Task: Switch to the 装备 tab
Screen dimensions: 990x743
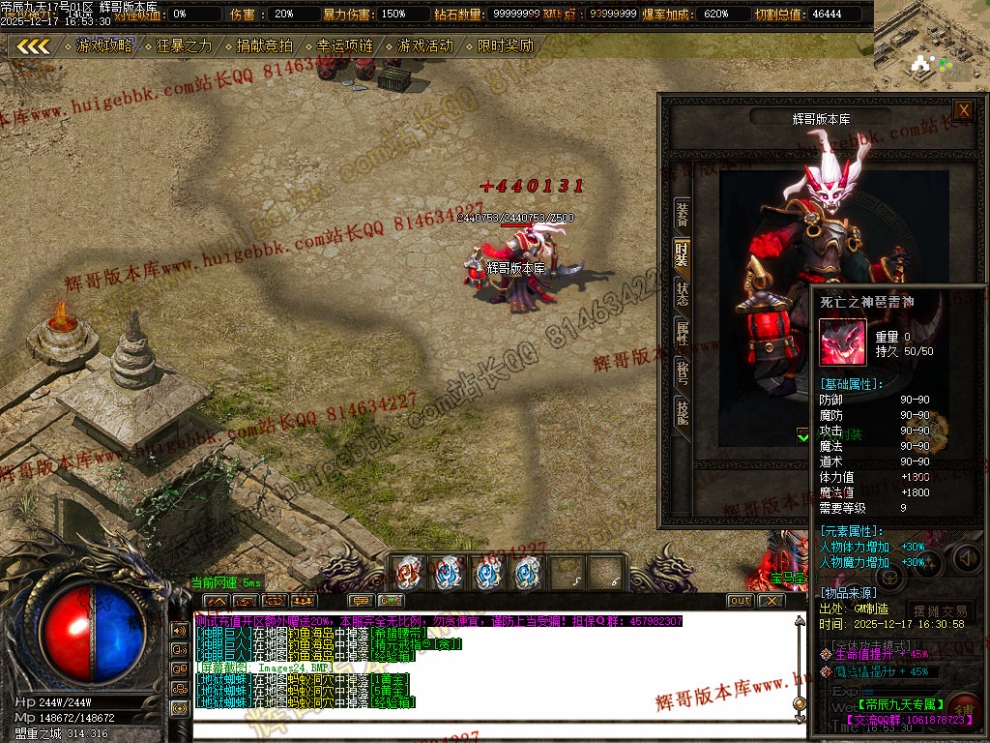Action: (x=682, y=213)
